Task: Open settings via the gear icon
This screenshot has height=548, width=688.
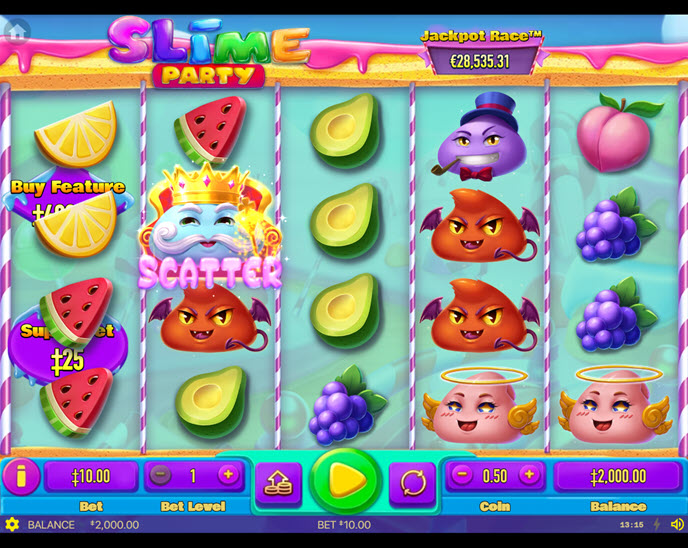Action: (x=12, y=524)
